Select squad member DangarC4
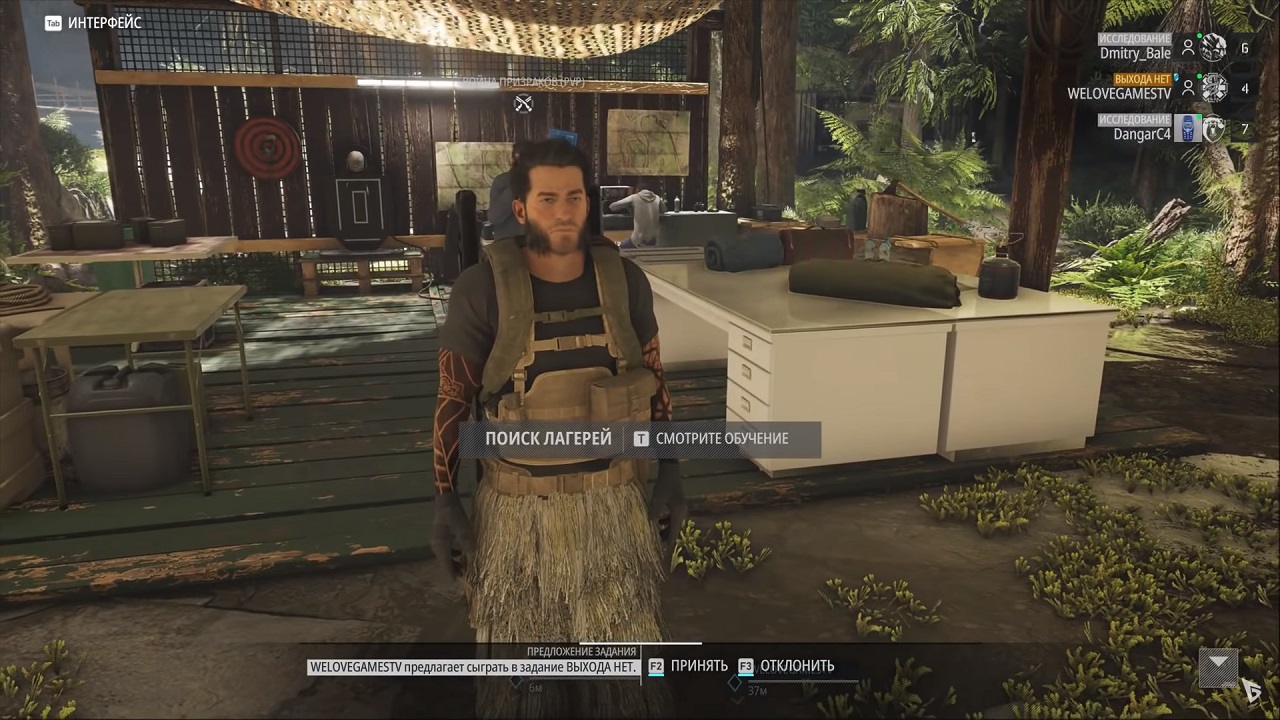Image resolution: width=1280 pixels, height=720 pixels. coord(1140,133)
